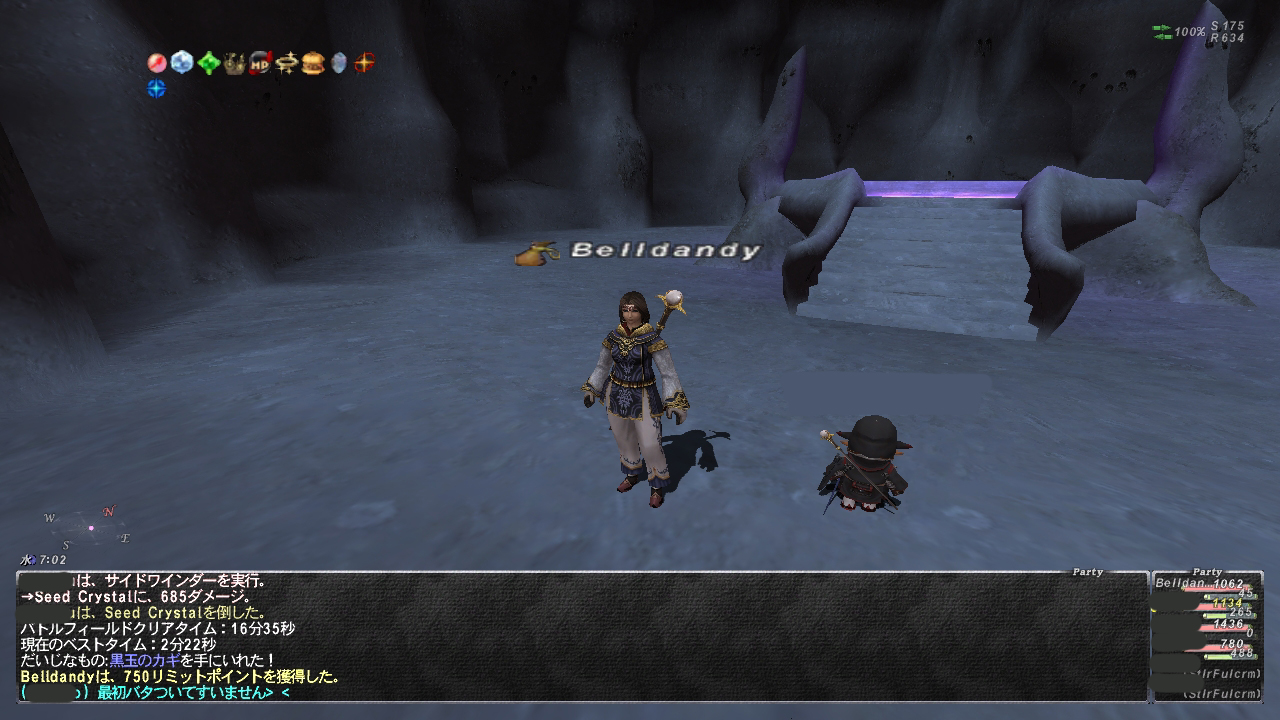Click the green connection signal icon
The width and height of the screenshot is (1280, 720).
pos(1161,32)
